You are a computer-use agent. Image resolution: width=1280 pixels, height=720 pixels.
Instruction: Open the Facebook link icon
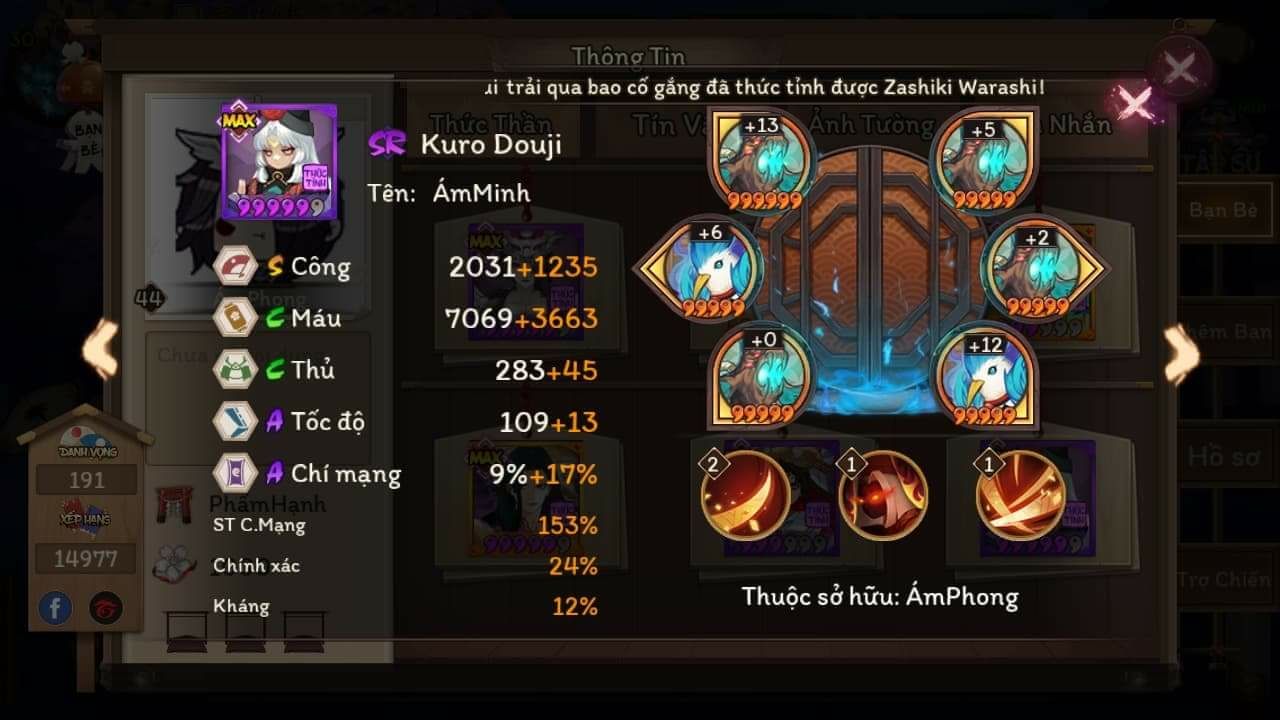tap(55, 607)
